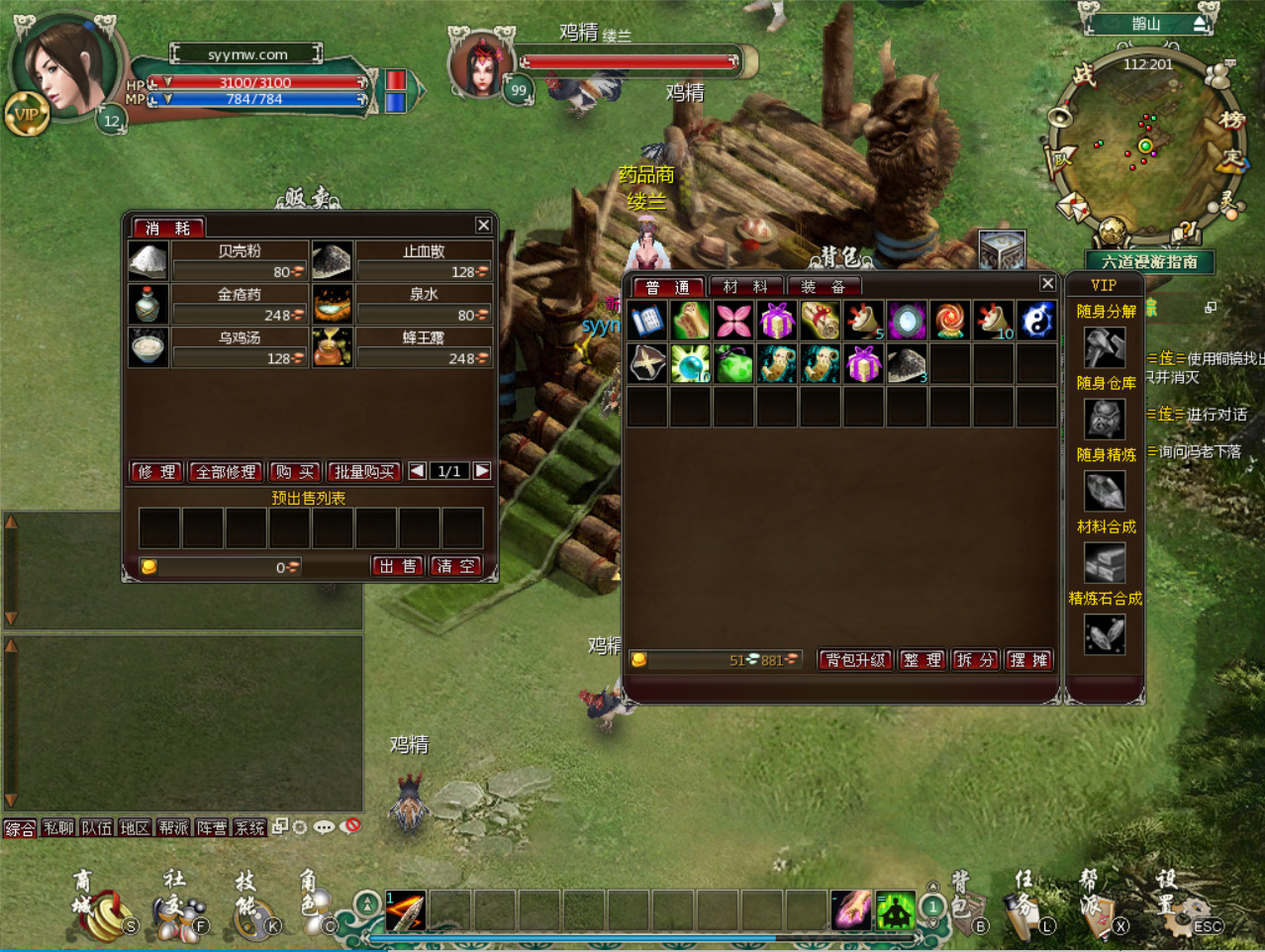The width and height of the screenshot is (1265, 952).
Task: Click the 摆摊 set up stall button
Action: 1027,660
